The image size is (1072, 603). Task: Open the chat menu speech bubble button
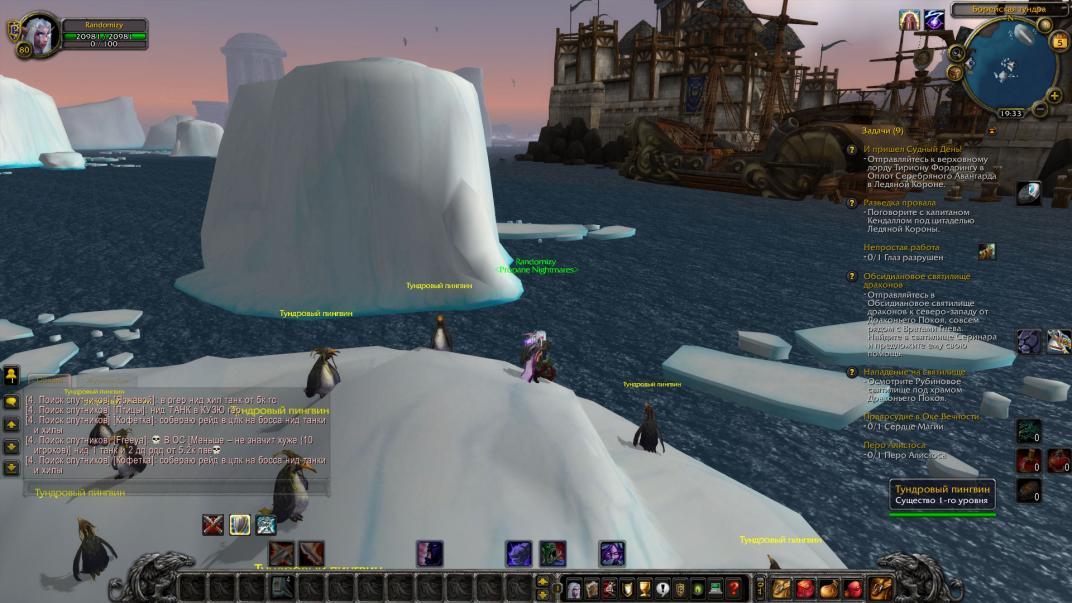pyautogui.click(x=12, y=401)
